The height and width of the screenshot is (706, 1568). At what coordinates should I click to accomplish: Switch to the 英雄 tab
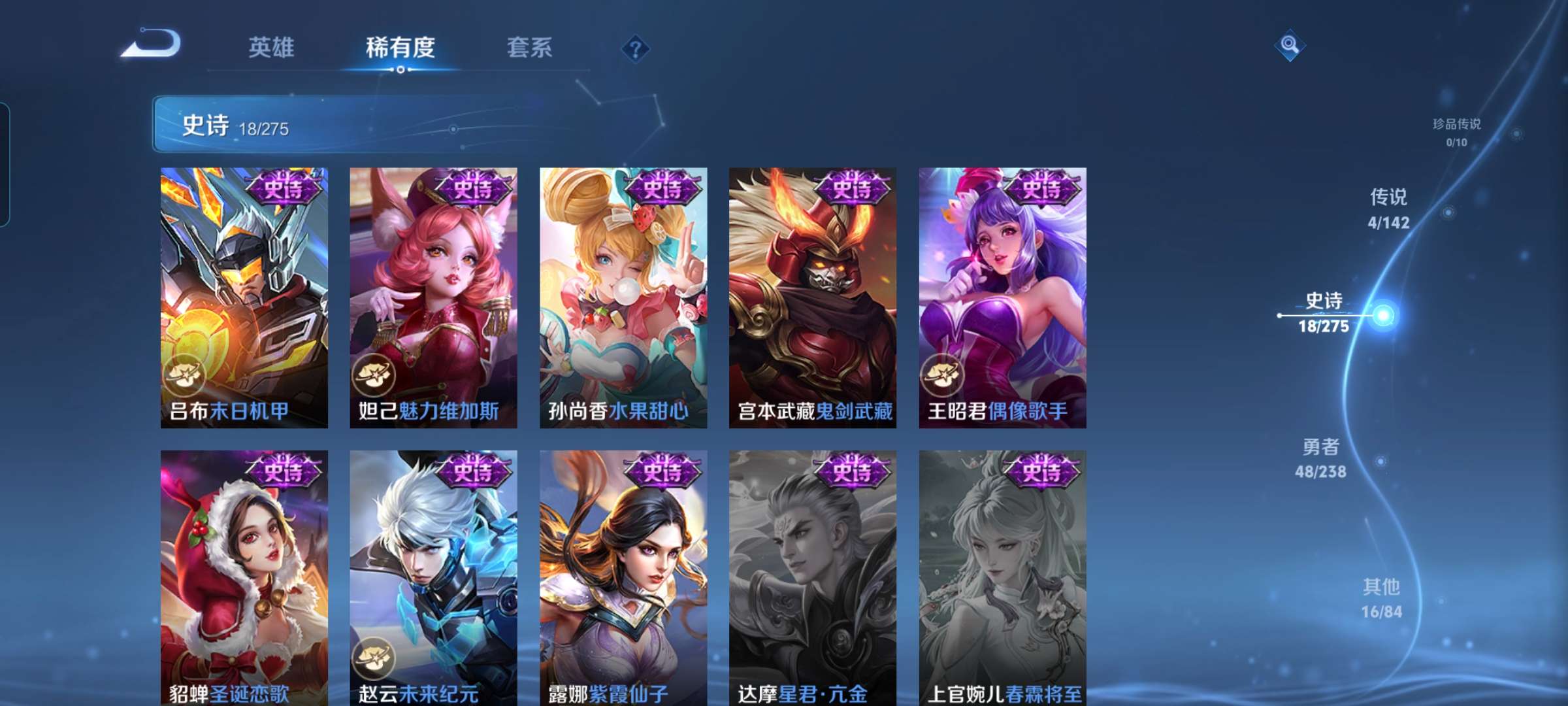click(272, 48)
